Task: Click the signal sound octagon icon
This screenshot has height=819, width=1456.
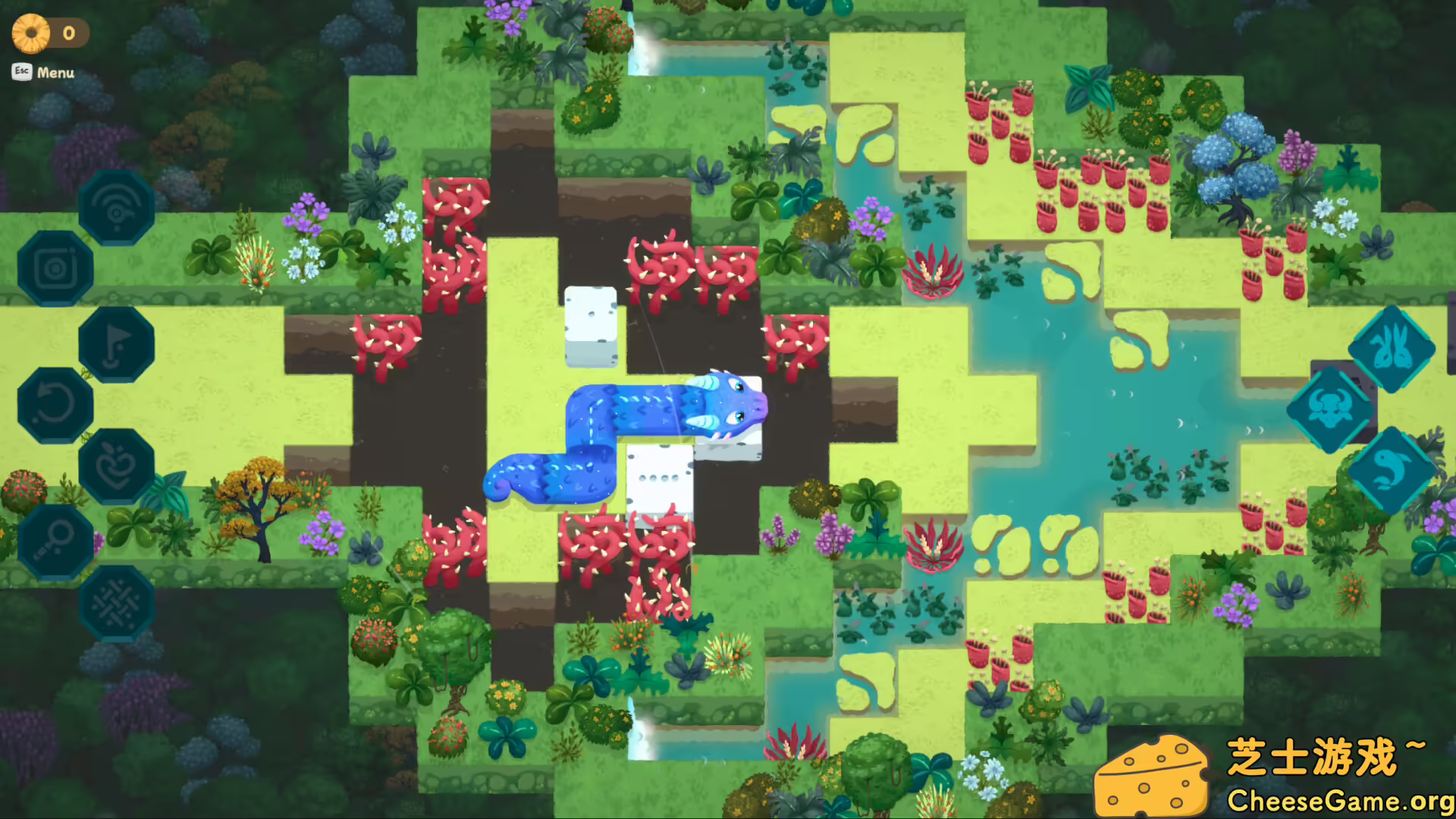Action: point(117,206)
